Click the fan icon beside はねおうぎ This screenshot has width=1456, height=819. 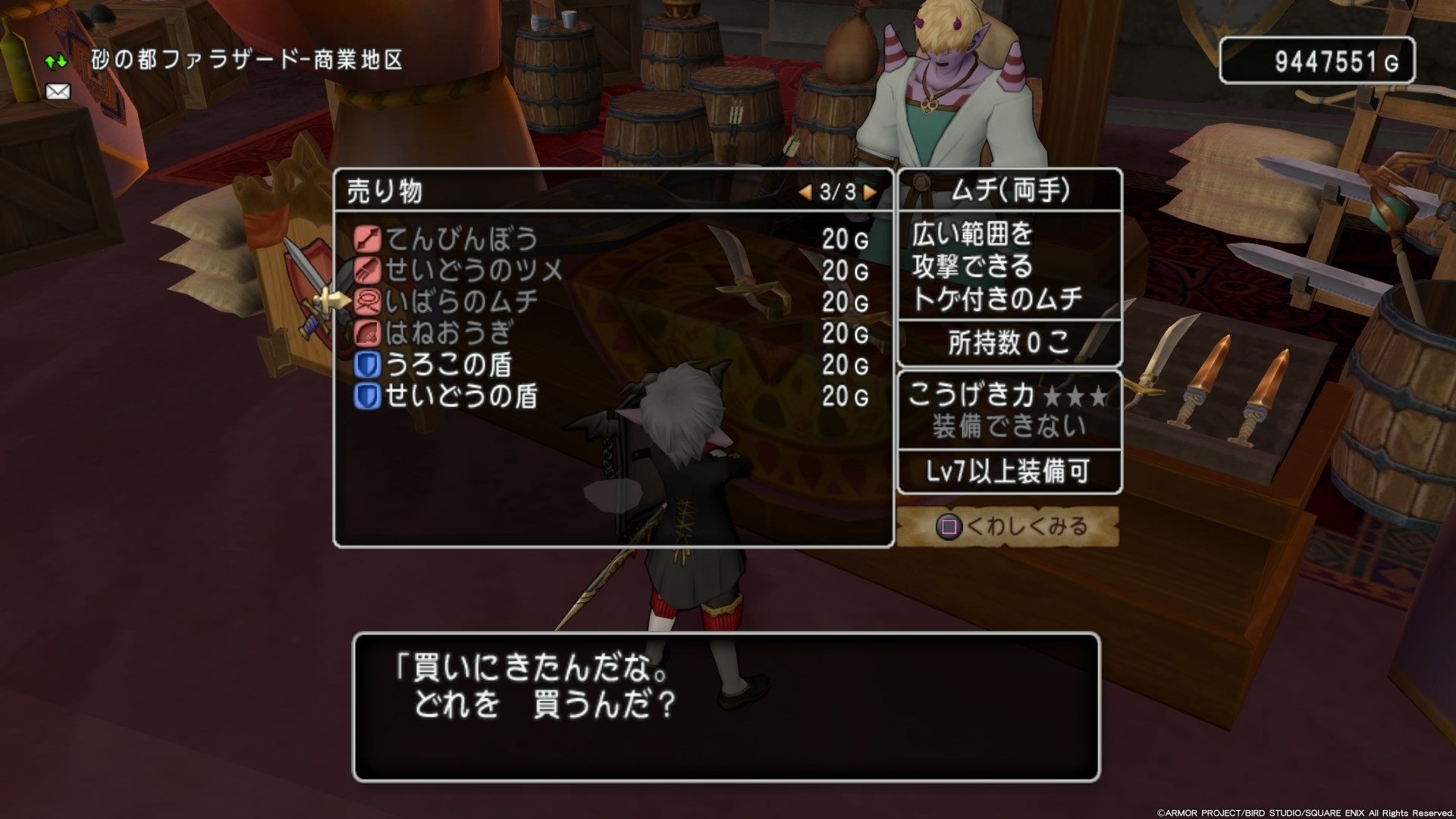(368, 331)
